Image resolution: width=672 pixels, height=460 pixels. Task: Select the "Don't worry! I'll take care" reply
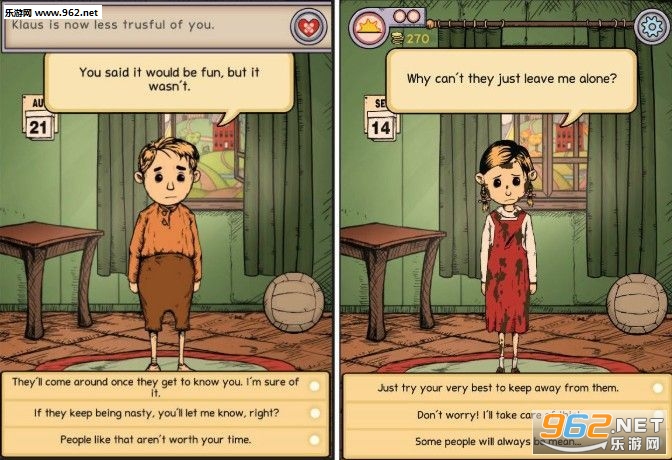(498, 414)
